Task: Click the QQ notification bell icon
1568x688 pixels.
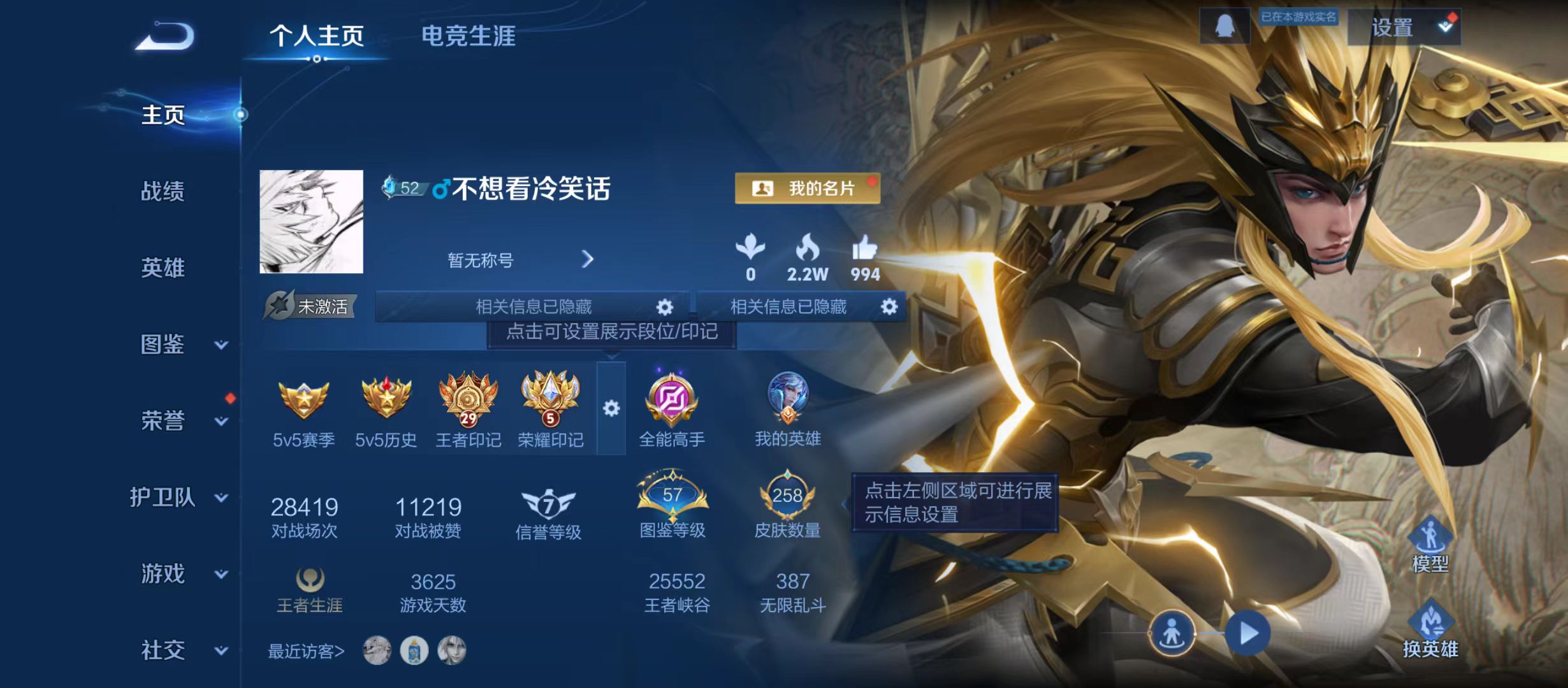Action: (x=1224, y=27)
